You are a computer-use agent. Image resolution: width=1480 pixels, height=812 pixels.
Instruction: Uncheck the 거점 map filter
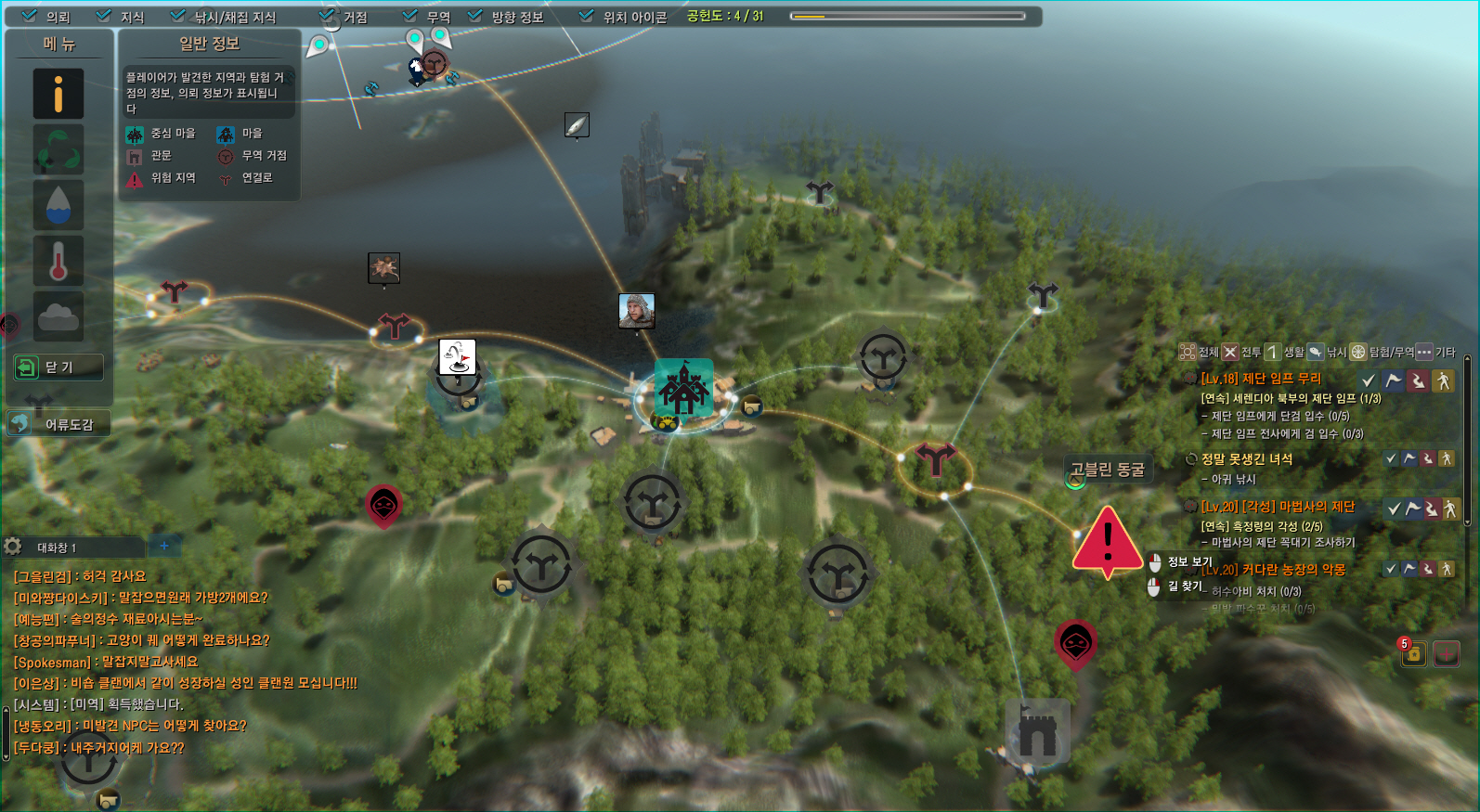(327, 16)
